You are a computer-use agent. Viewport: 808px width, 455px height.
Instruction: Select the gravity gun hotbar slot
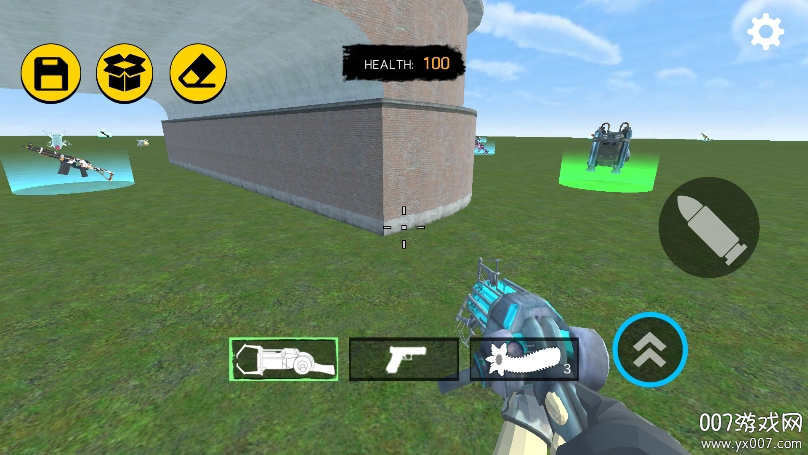coord(284,359)
